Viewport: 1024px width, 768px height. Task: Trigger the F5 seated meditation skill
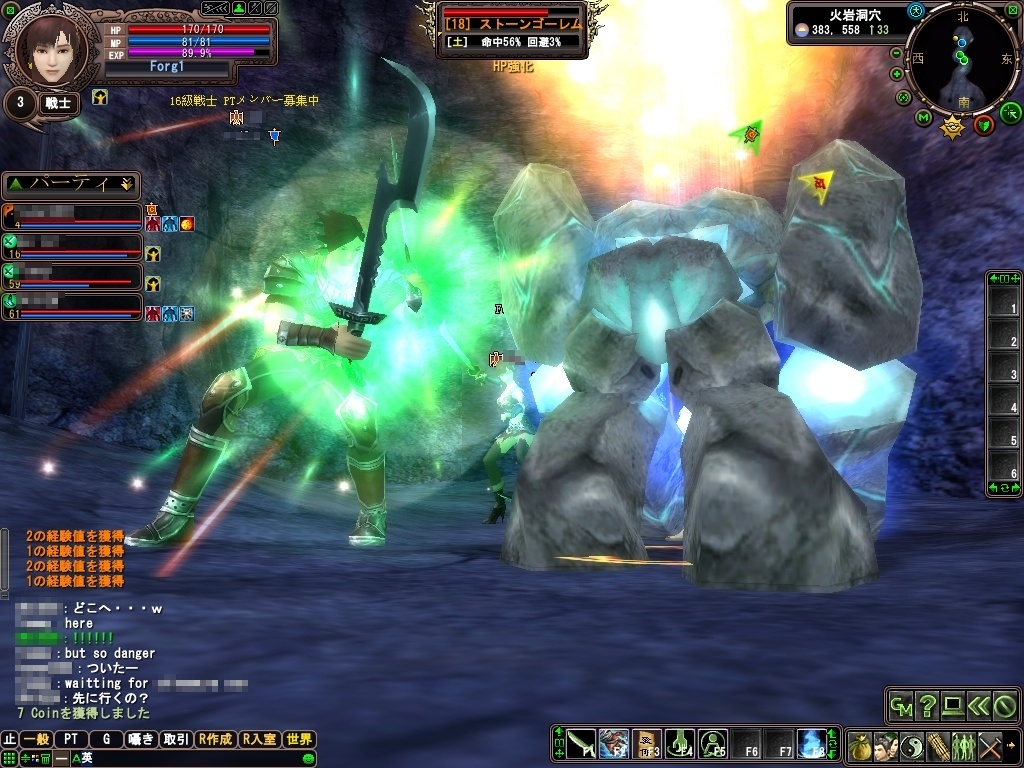click(x=712, y=744)
